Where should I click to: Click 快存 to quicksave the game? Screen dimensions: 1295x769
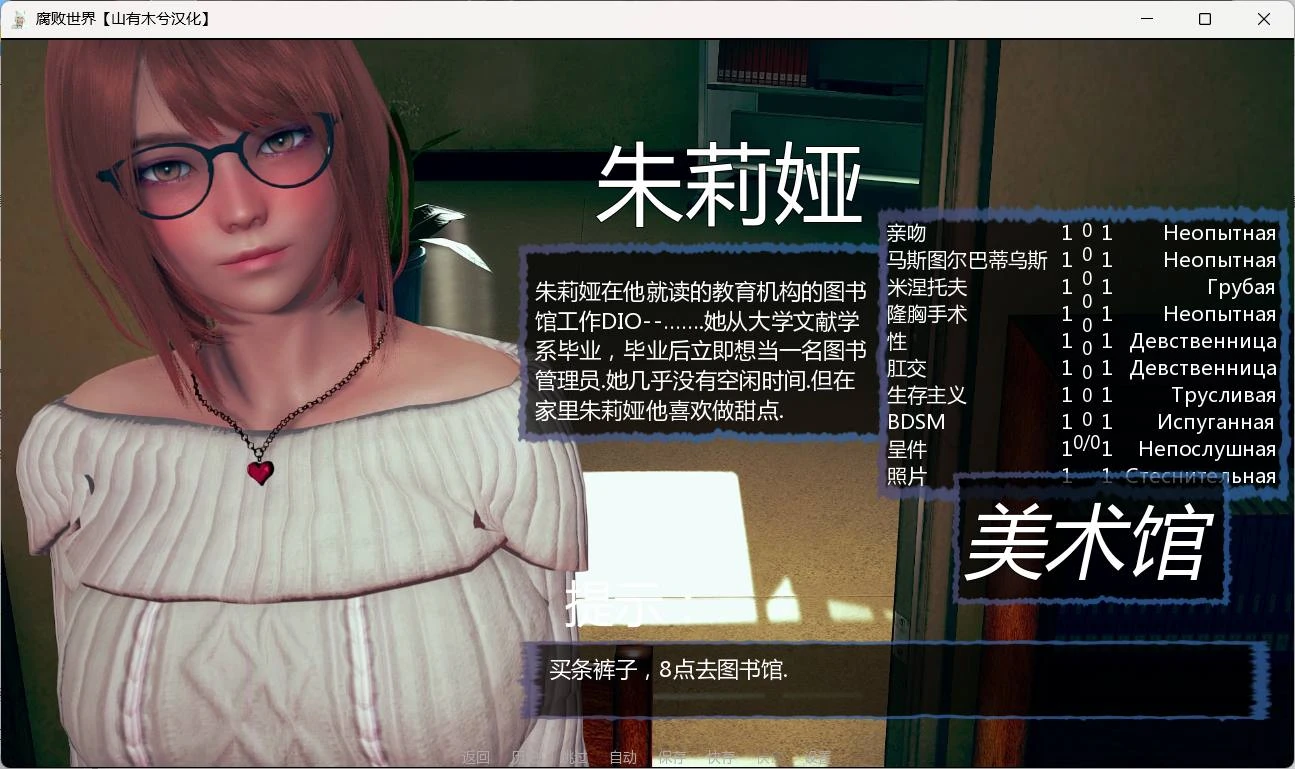[723, 757]
